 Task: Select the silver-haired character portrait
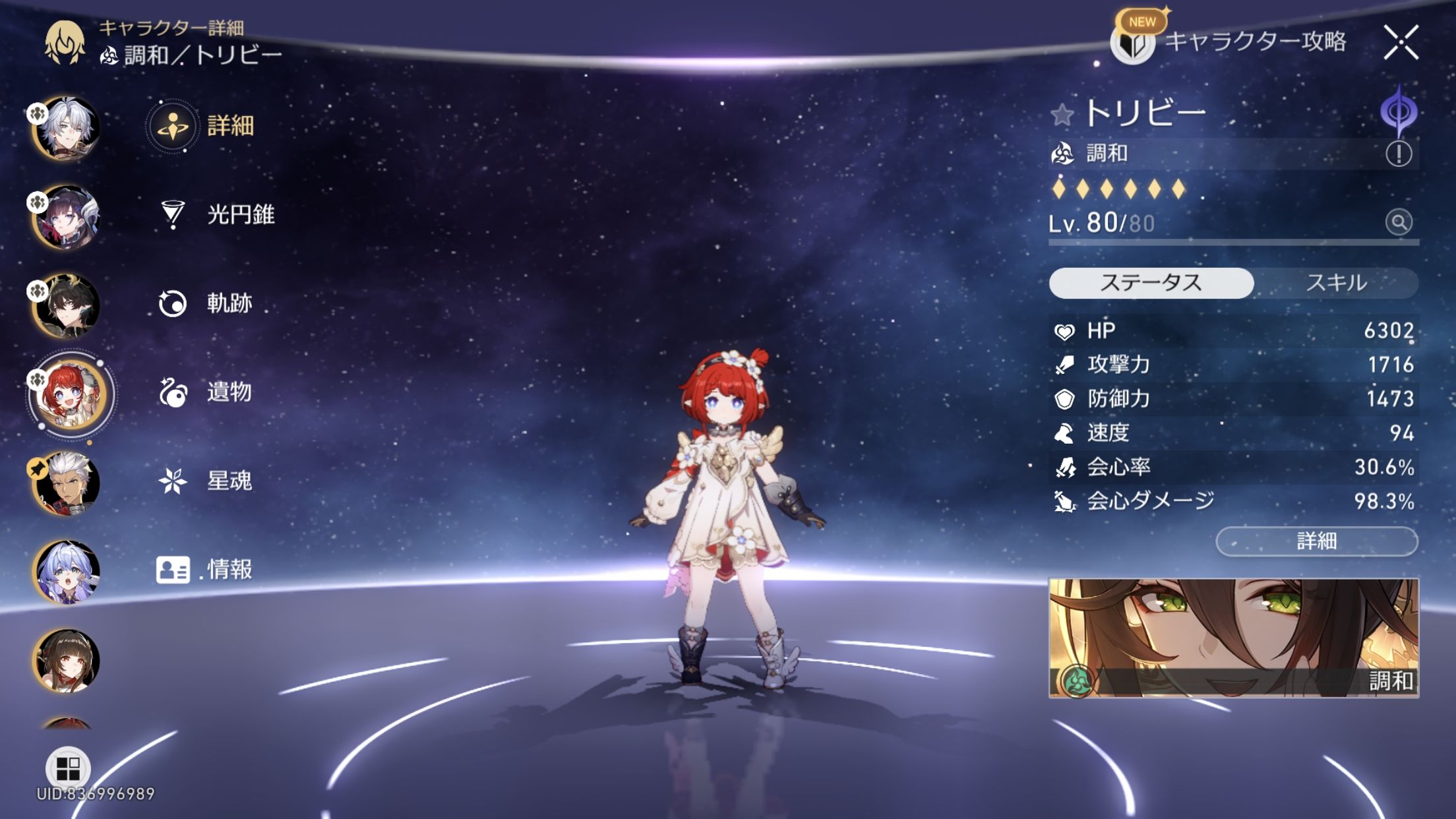point(67,128)
